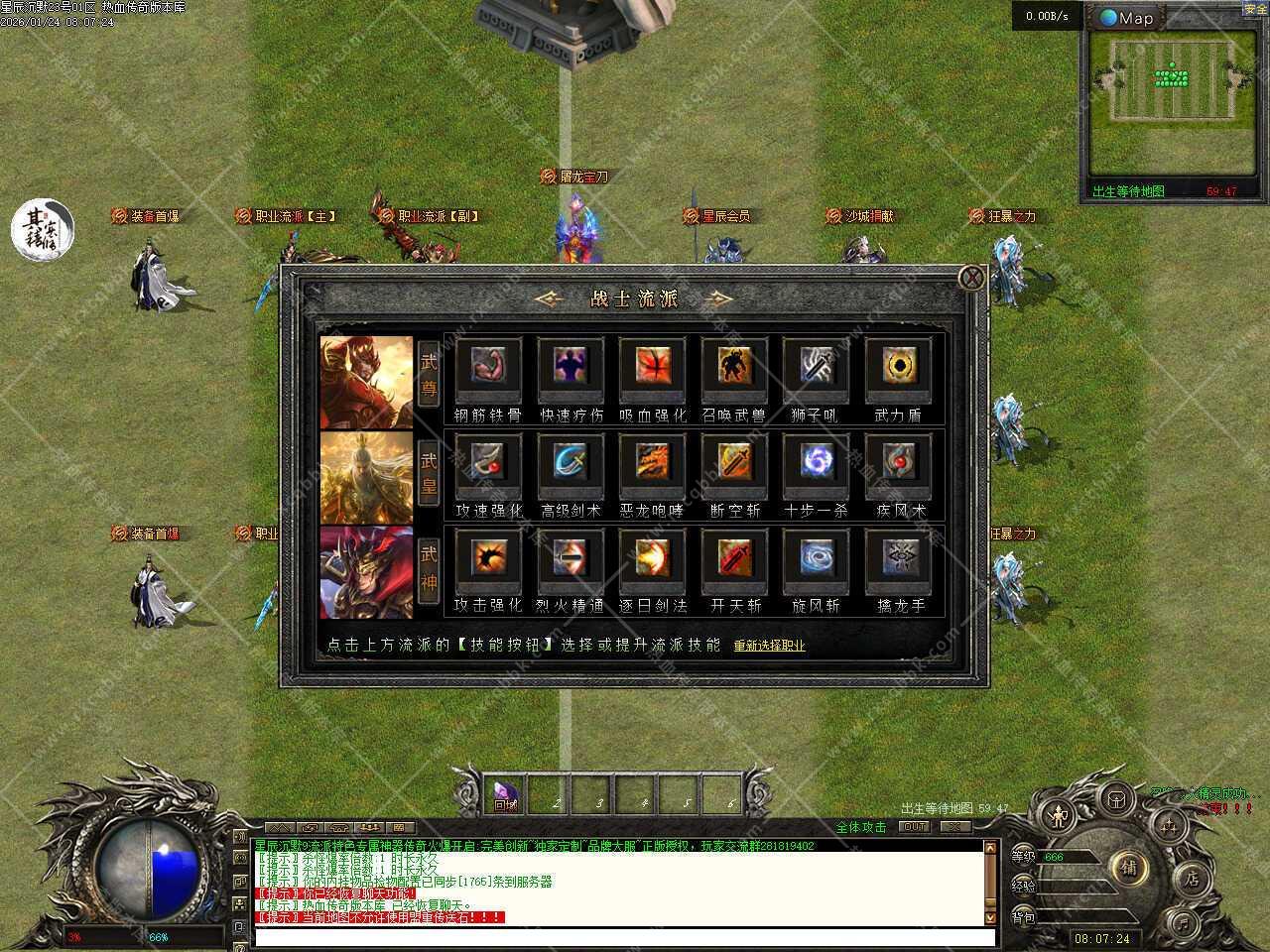Viewport: 1270px width, 952px height.
Task: Choose the 吸血强化 skill
Action: coord(651,367)
